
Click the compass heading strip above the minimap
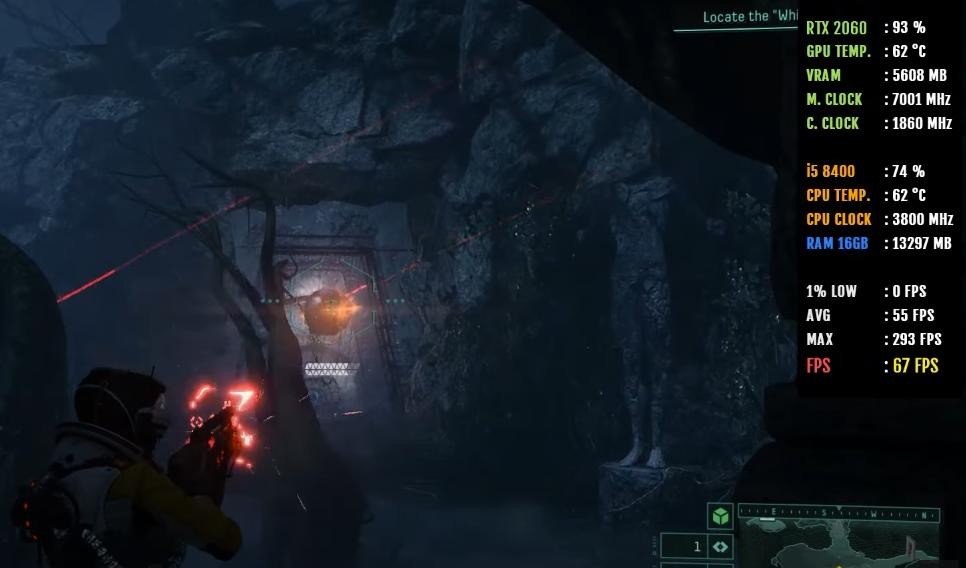pyautogui.click(x=838, y=514)
